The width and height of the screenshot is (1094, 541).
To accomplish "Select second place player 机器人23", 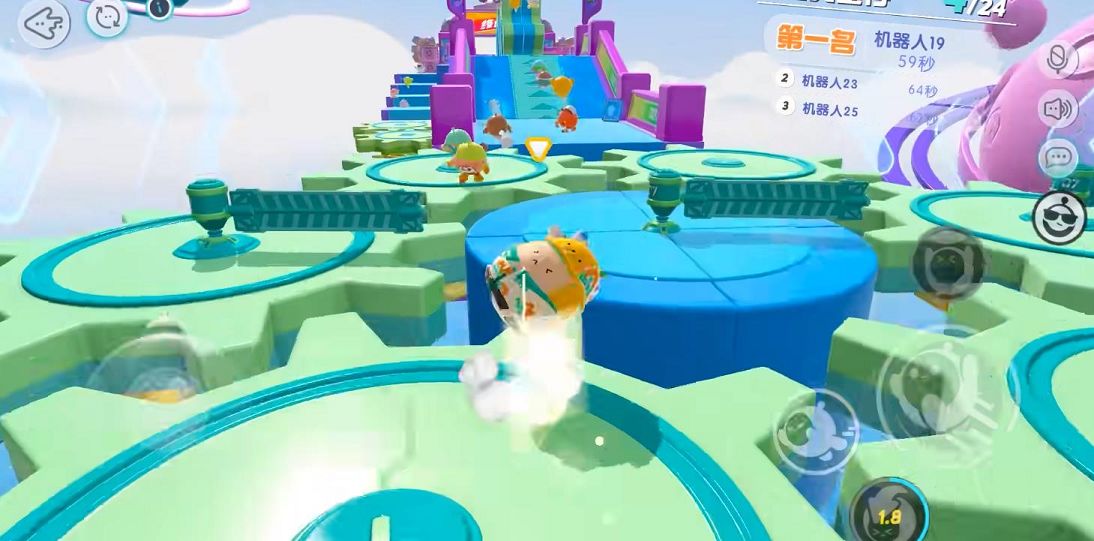I will (829, 83).
